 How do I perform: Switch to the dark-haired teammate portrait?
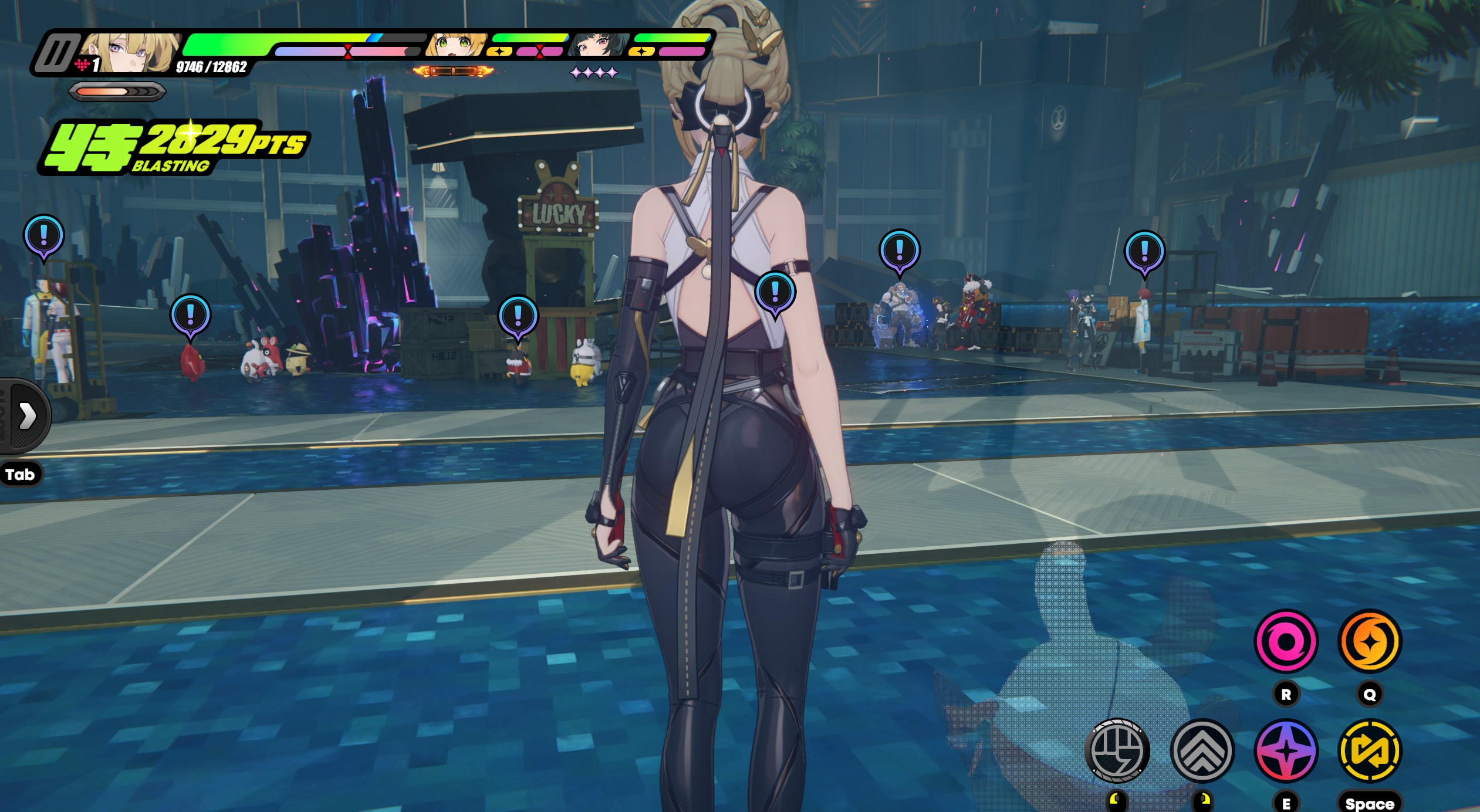click(x=598, y=45)
